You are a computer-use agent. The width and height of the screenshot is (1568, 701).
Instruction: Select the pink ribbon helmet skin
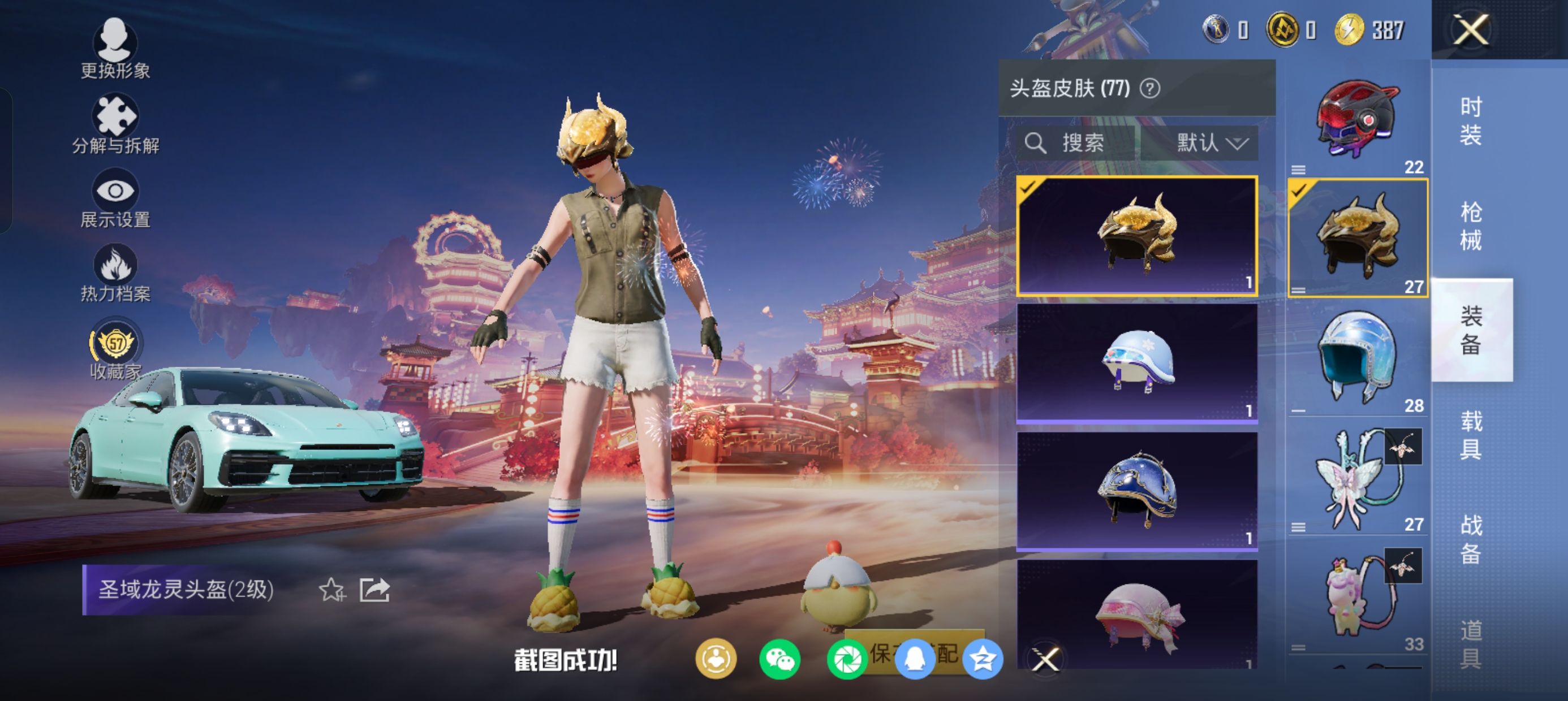click(1137, 615)
